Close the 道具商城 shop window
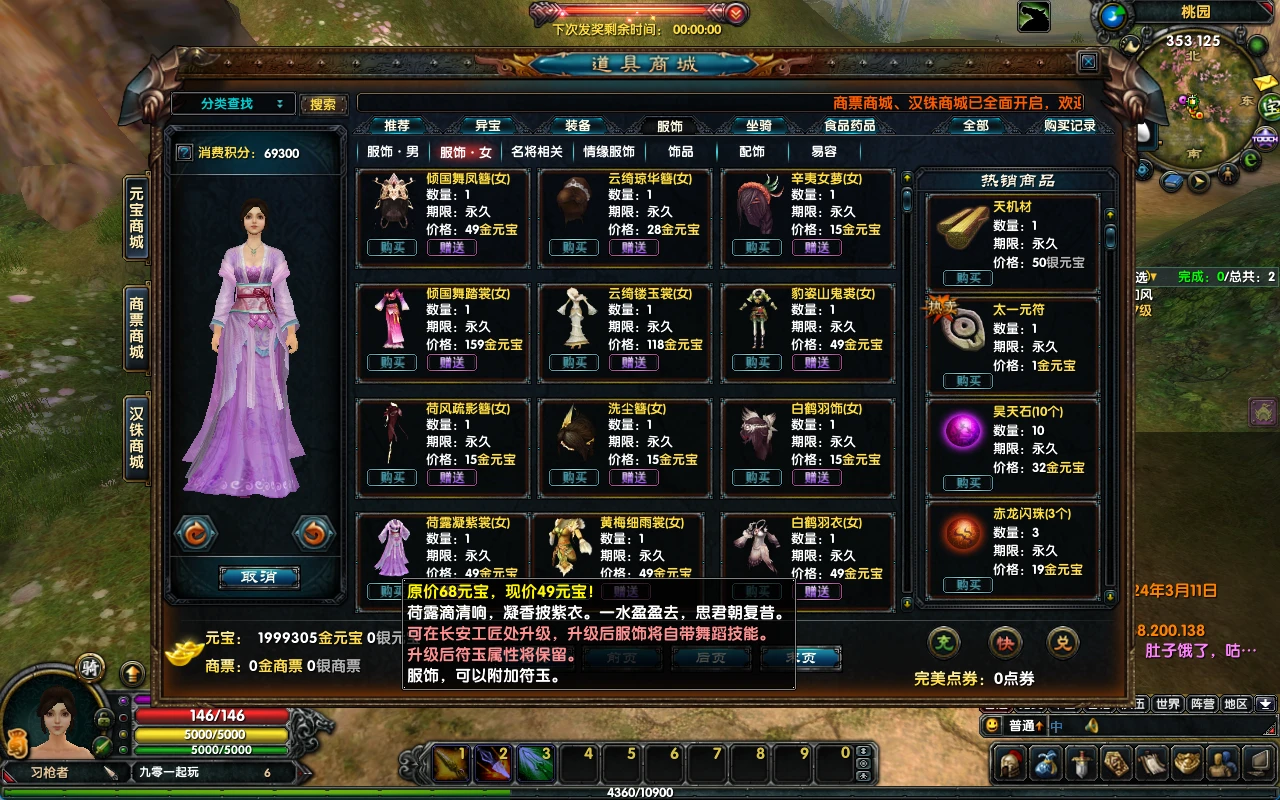1280x800 pixels. [x=1088, y=62]
